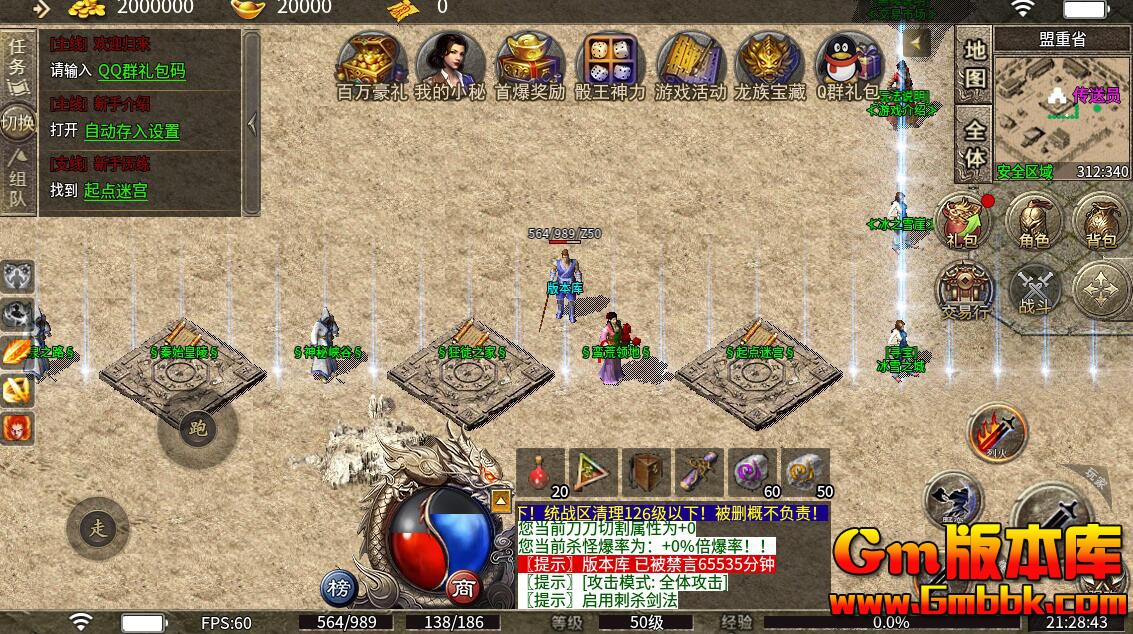The height and width of the screenshot is (634, 1133).
Task: Click the QQ群礼包码 quest link
Action: point(141,71)
